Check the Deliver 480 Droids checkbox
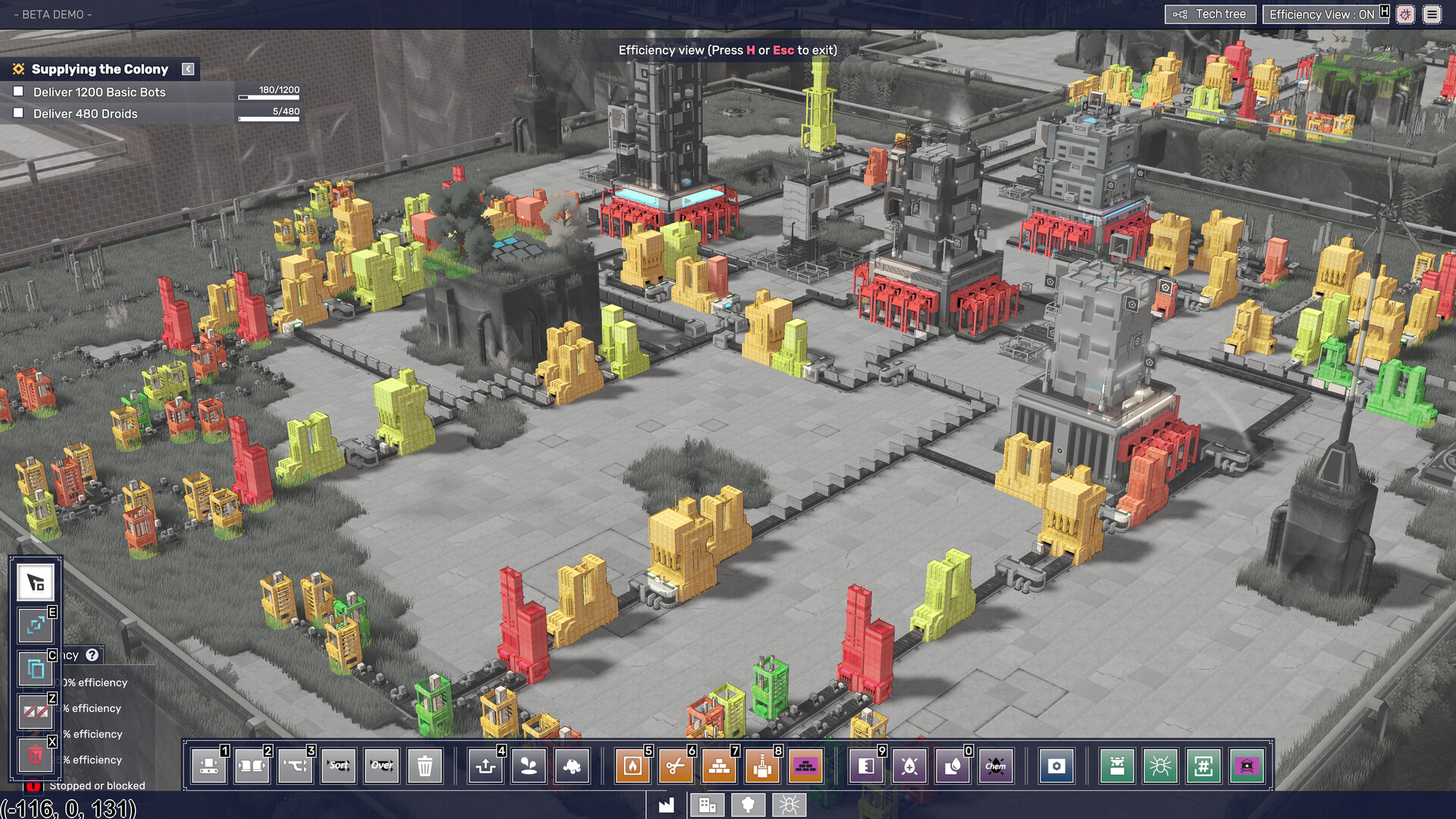The height and width of the screenshot is (819, 1456). pyautogui.click(x=17, y=113)
